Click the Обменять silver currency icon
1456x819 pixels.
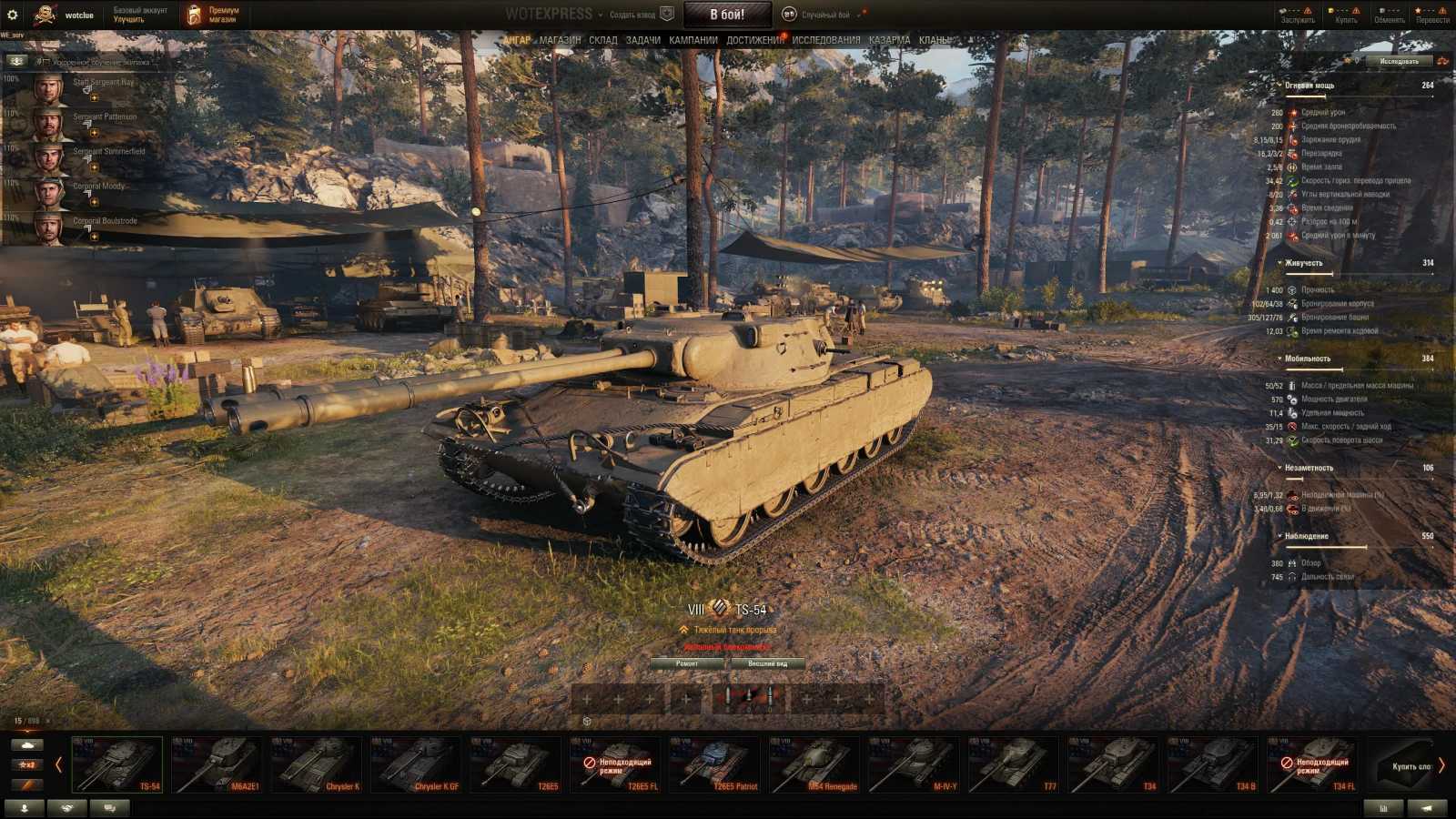tap(1381, 10)
